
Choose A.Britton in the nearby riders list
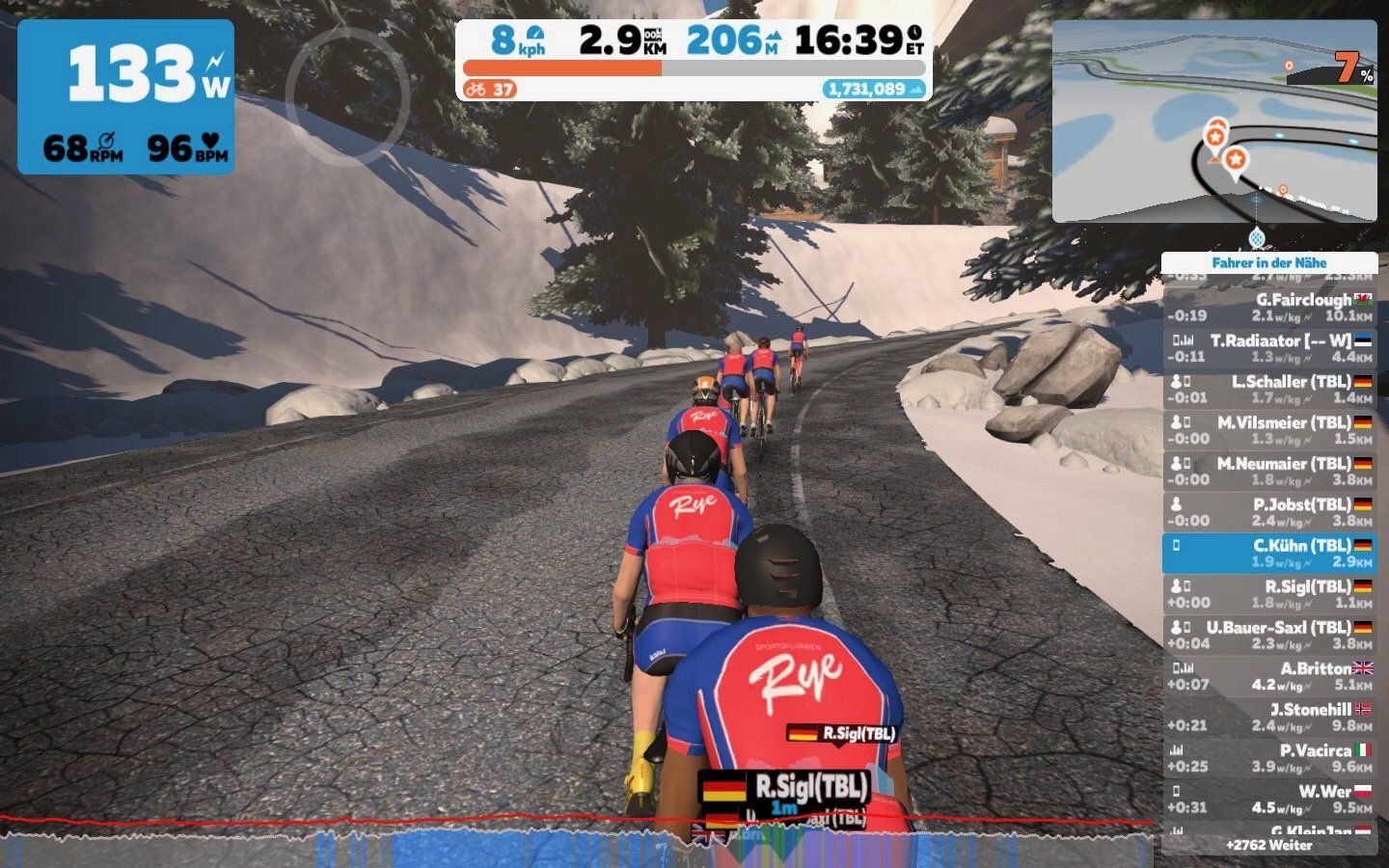1268,676
